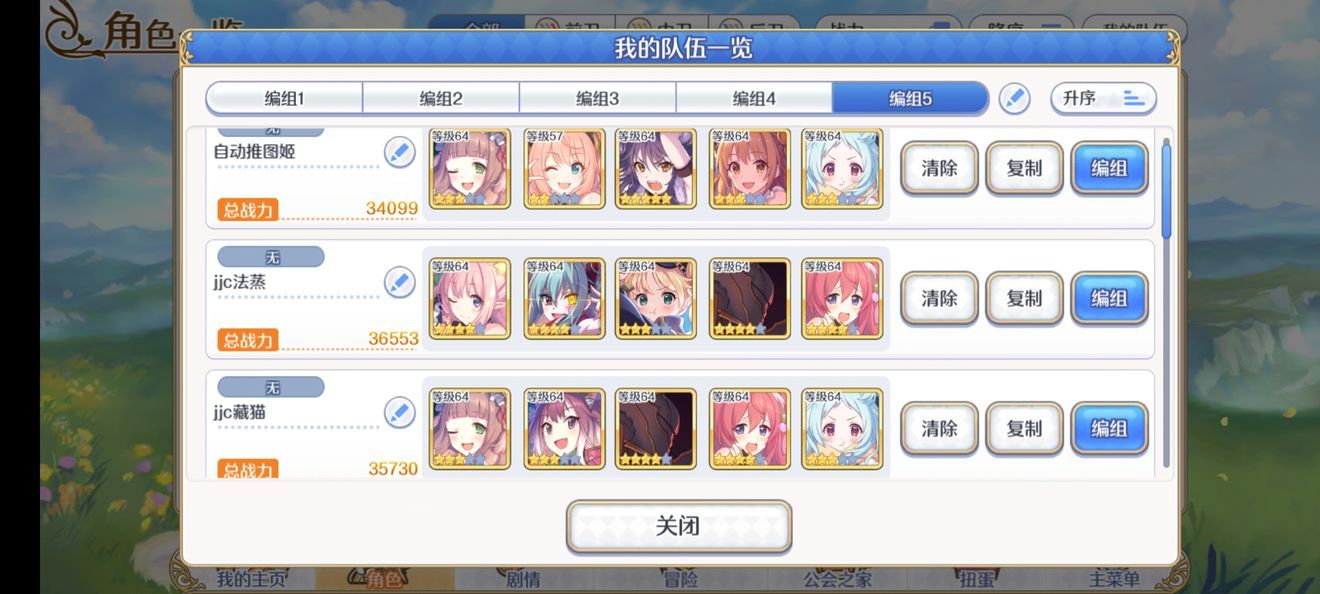Choose 编组 for the jjc藏猫 team
The height and width of the screenshot is (594, 1320).
pyautogui.click(x=1109, y=428)
